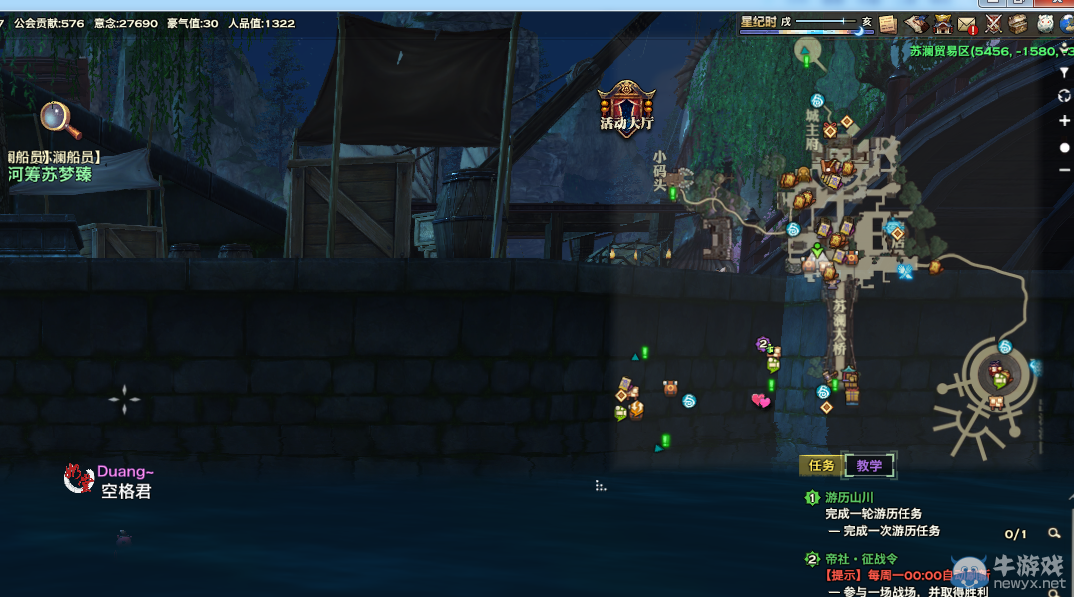Open the 活动大厅 activity hall
This screenshot has height=597, width=1074.
627,108
